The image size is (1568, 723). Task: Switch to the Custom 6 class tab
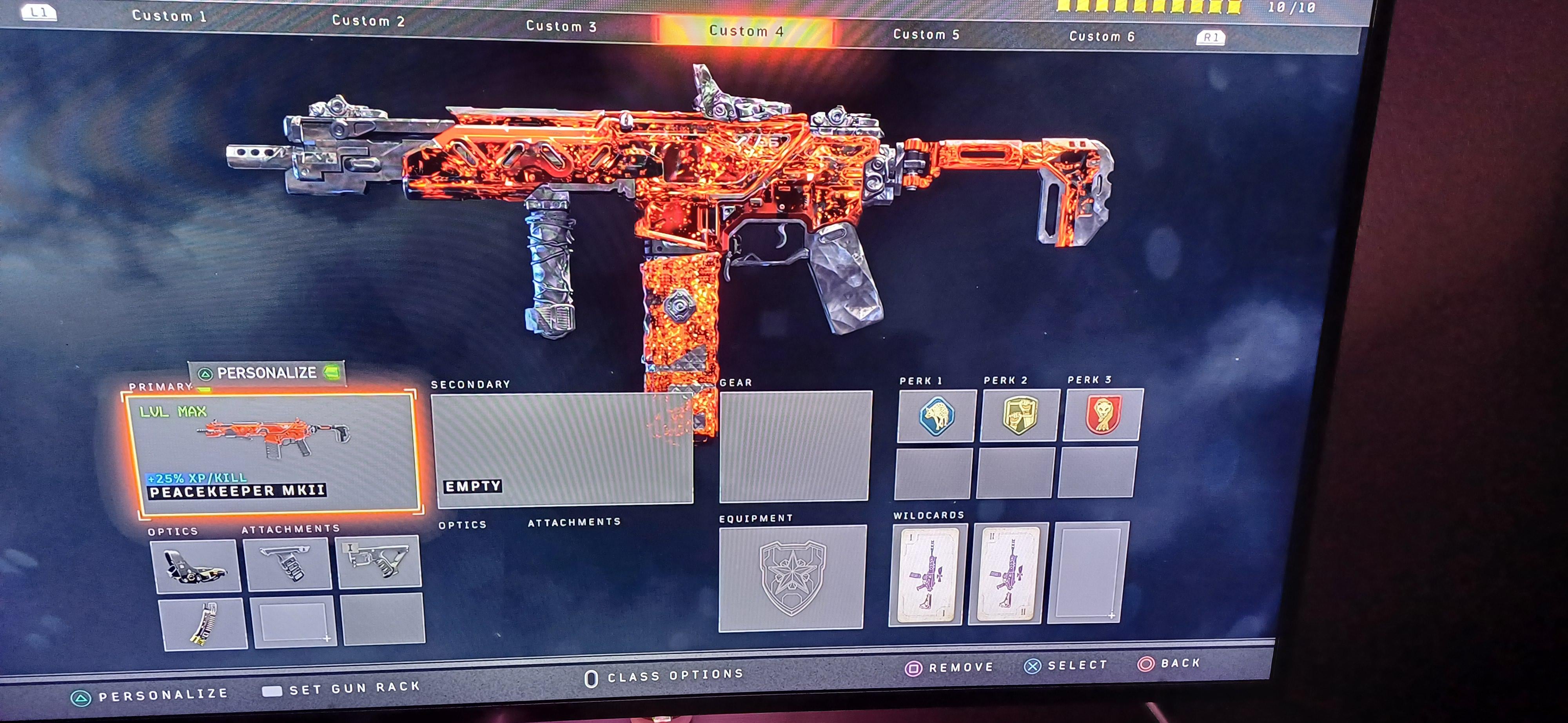point(1102,36)
